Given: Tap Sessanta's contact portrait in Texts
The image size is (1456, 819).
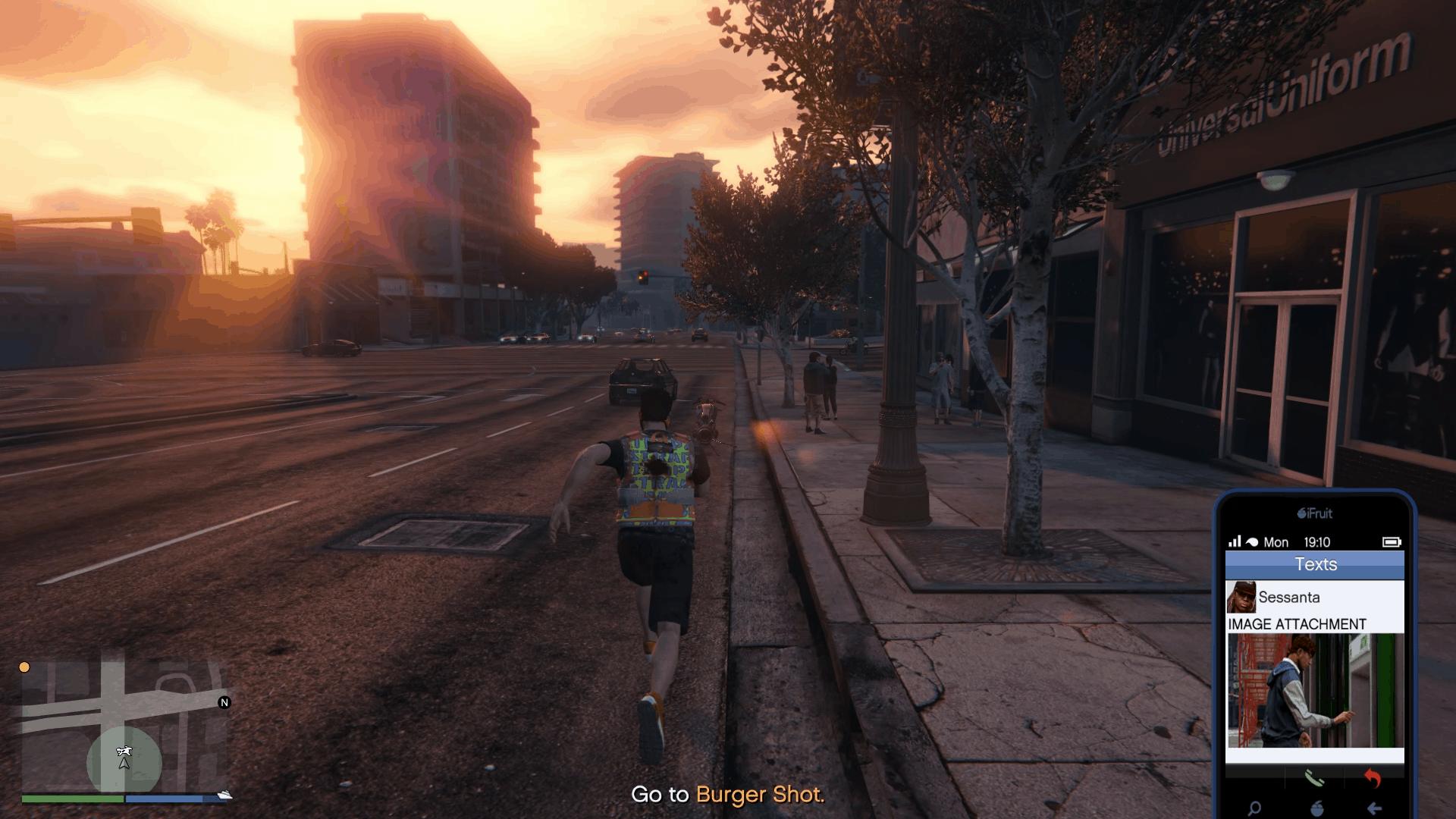Looking at the screenshot, I should click(x=1241, y=598).
